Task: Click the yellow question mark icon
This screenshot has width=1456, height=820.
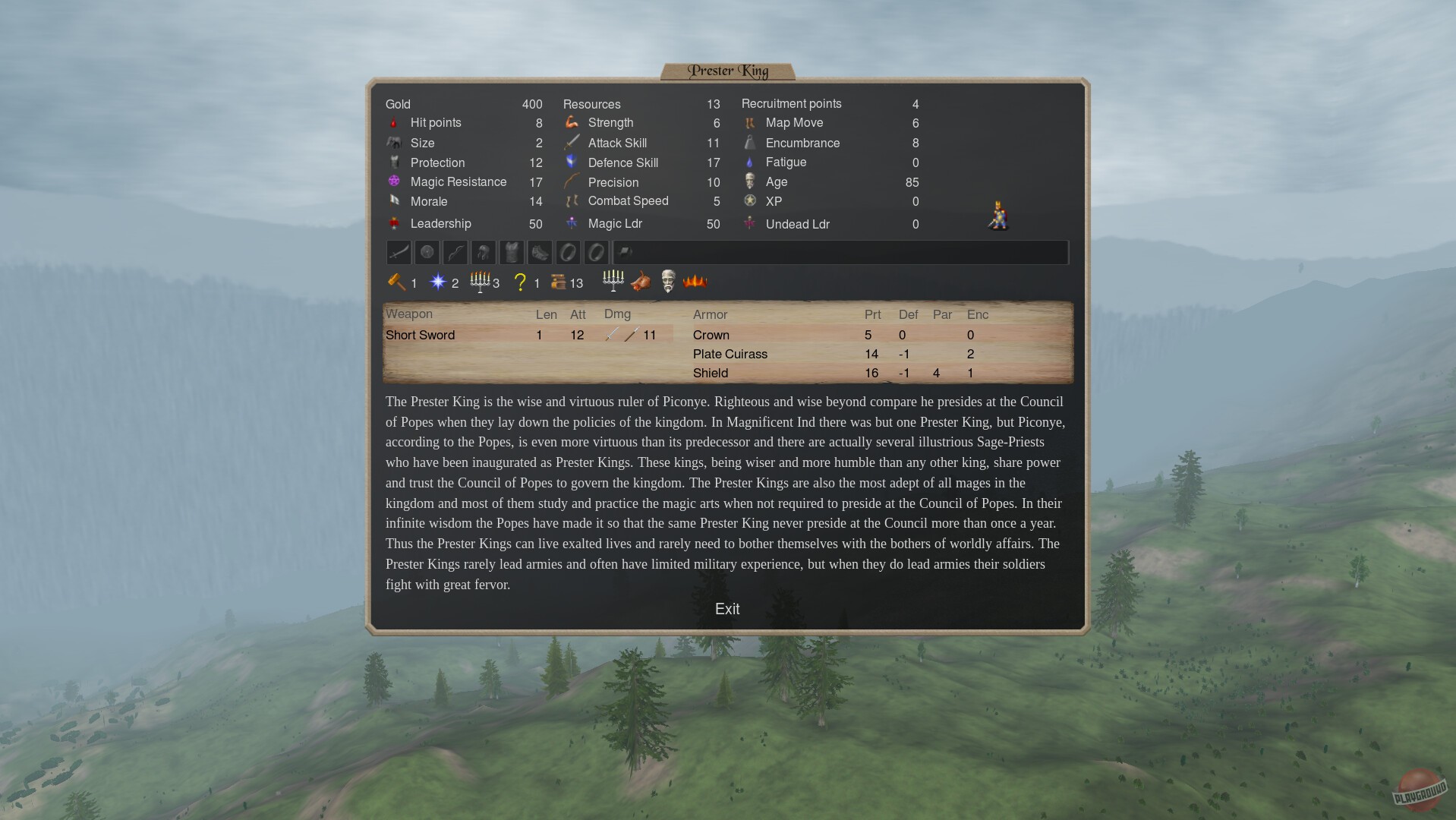Action: 521,282
